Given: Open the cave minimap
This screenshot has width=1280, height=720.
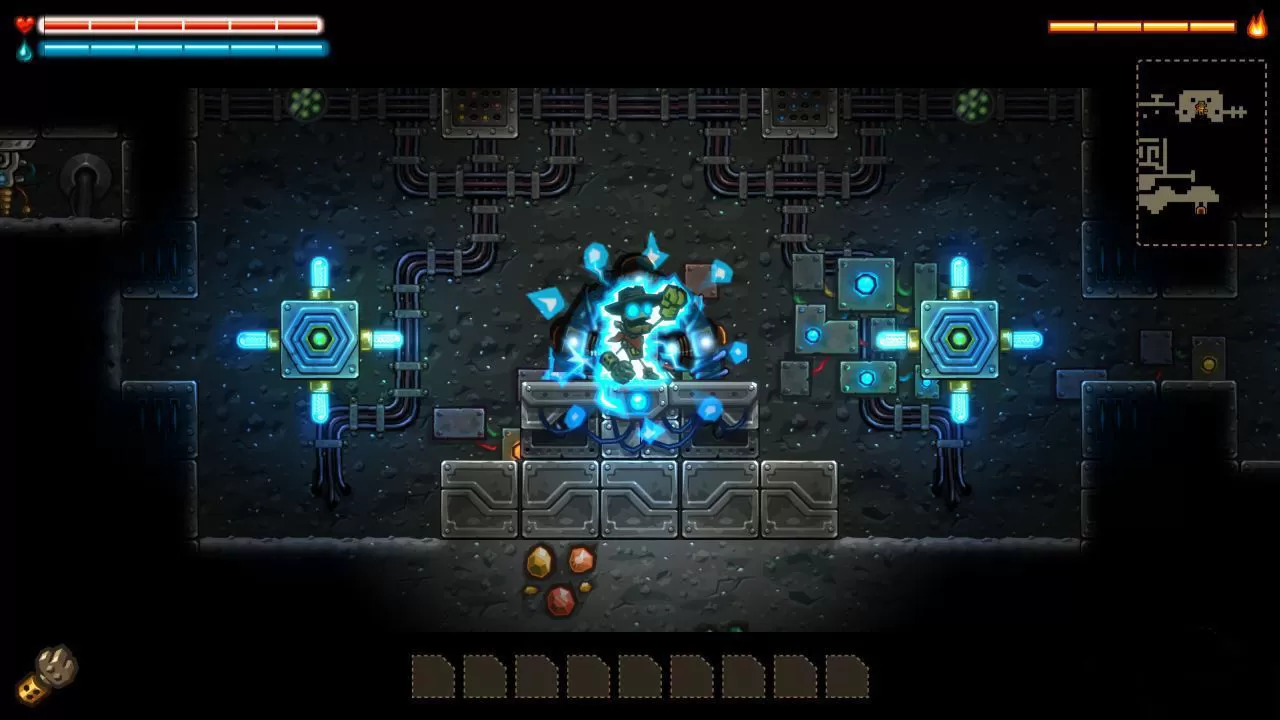Looking at the screenshot, I should [1201, 152].
